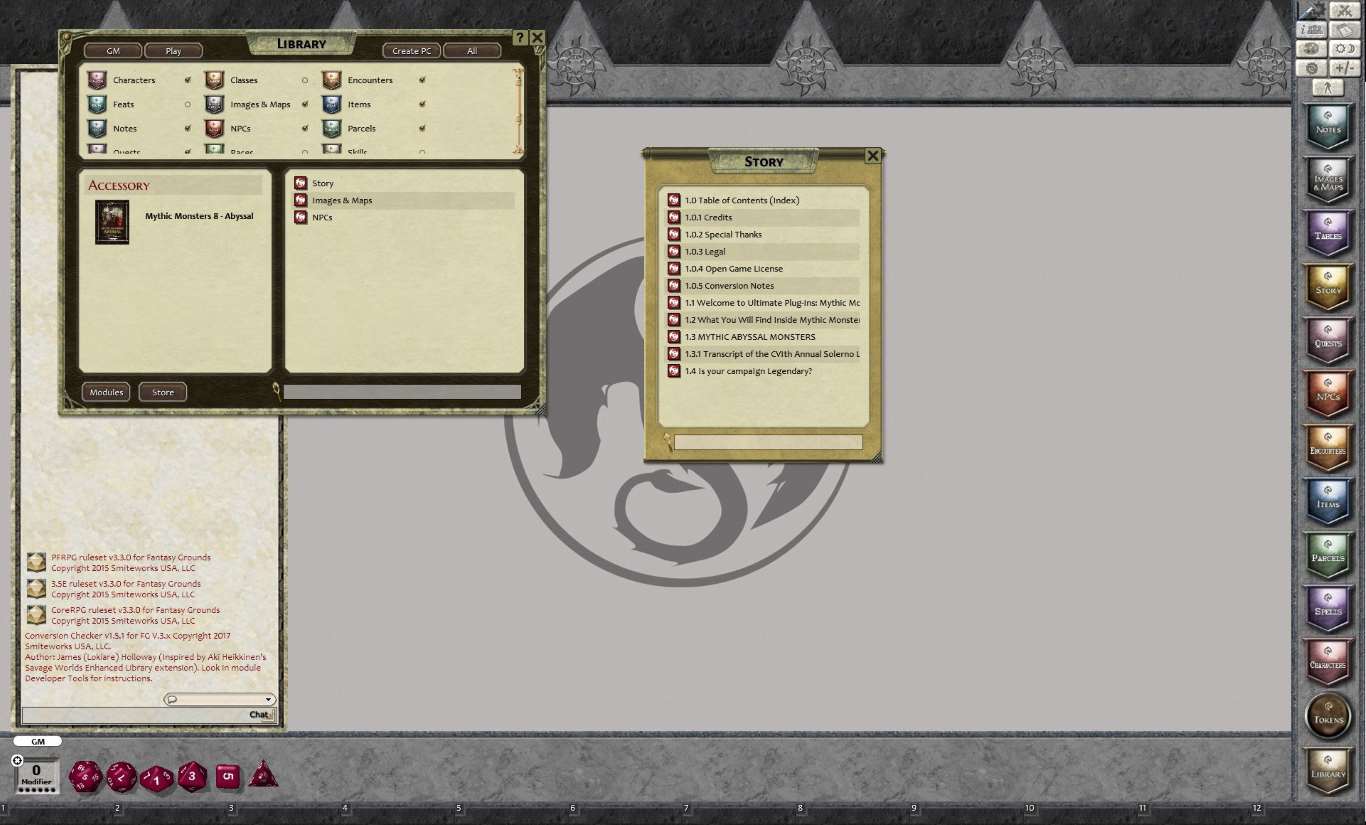Disable the Images & Maps checkbox
The height and width of the screenshot is (825, 1366).
click(x=303, y=104)
